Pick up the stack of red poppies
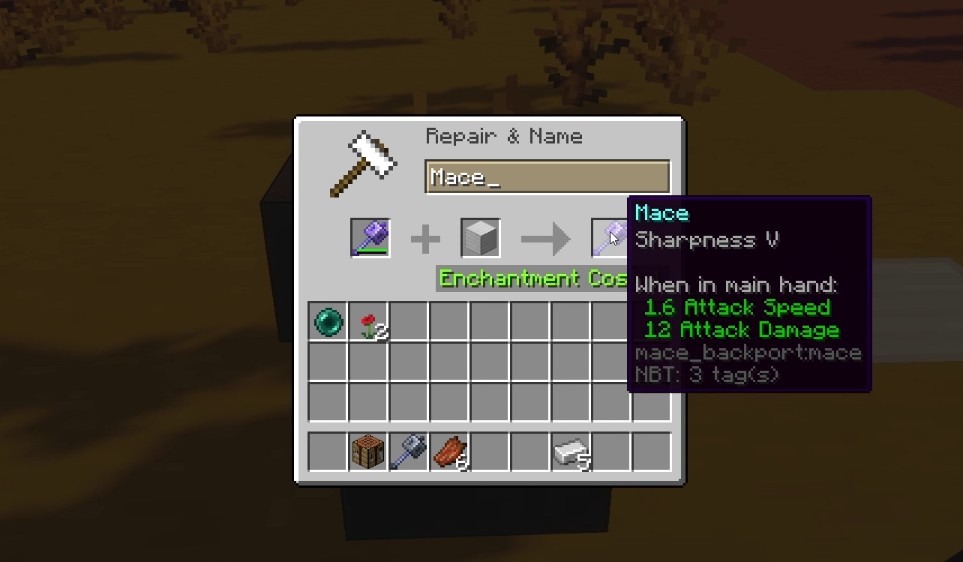This screenshot has width=963, height=562. coord(369,323)
